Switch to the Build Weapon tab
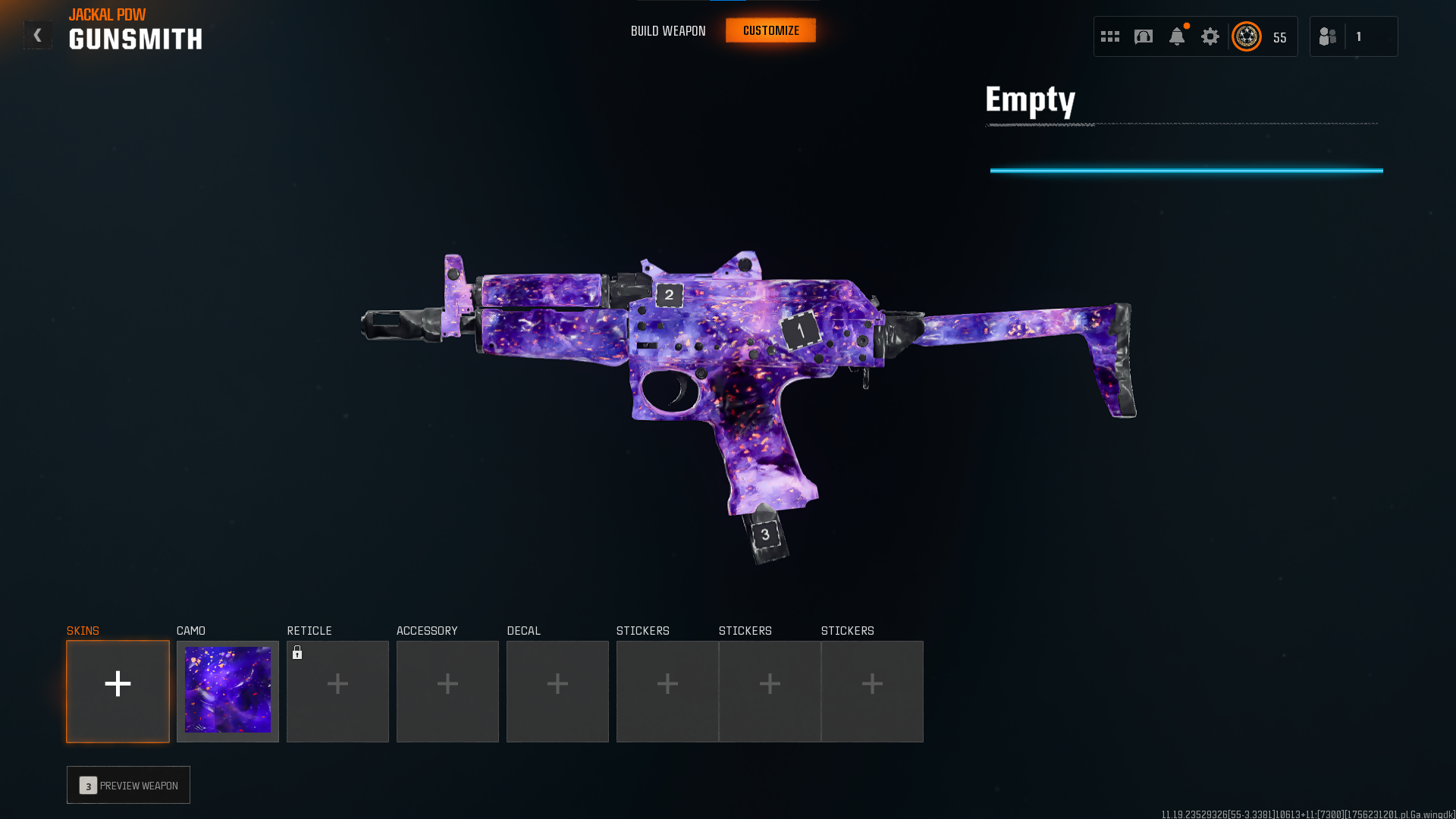The height and width of the screenshot is (819, 1456). [x=668, y=31]
